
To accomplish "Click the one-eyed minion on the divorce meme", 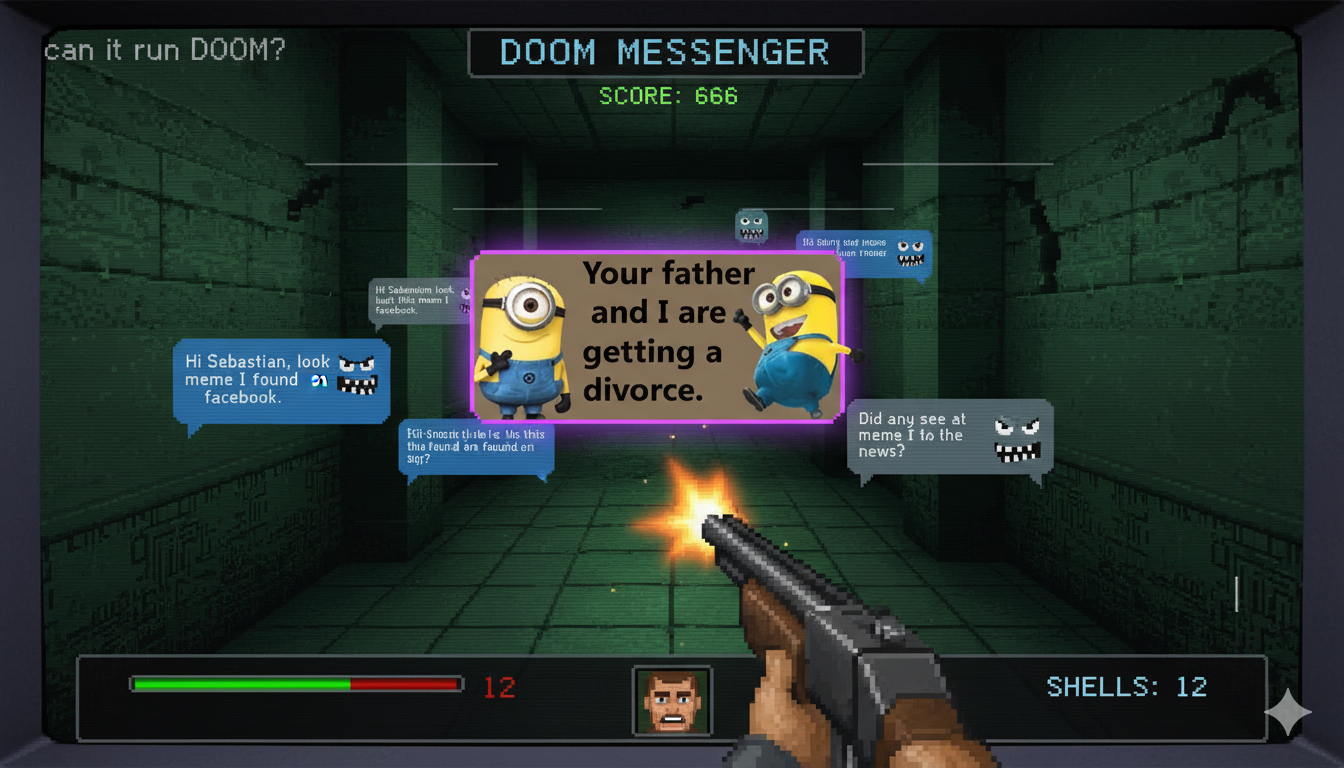I will click(x=524, y=340).
